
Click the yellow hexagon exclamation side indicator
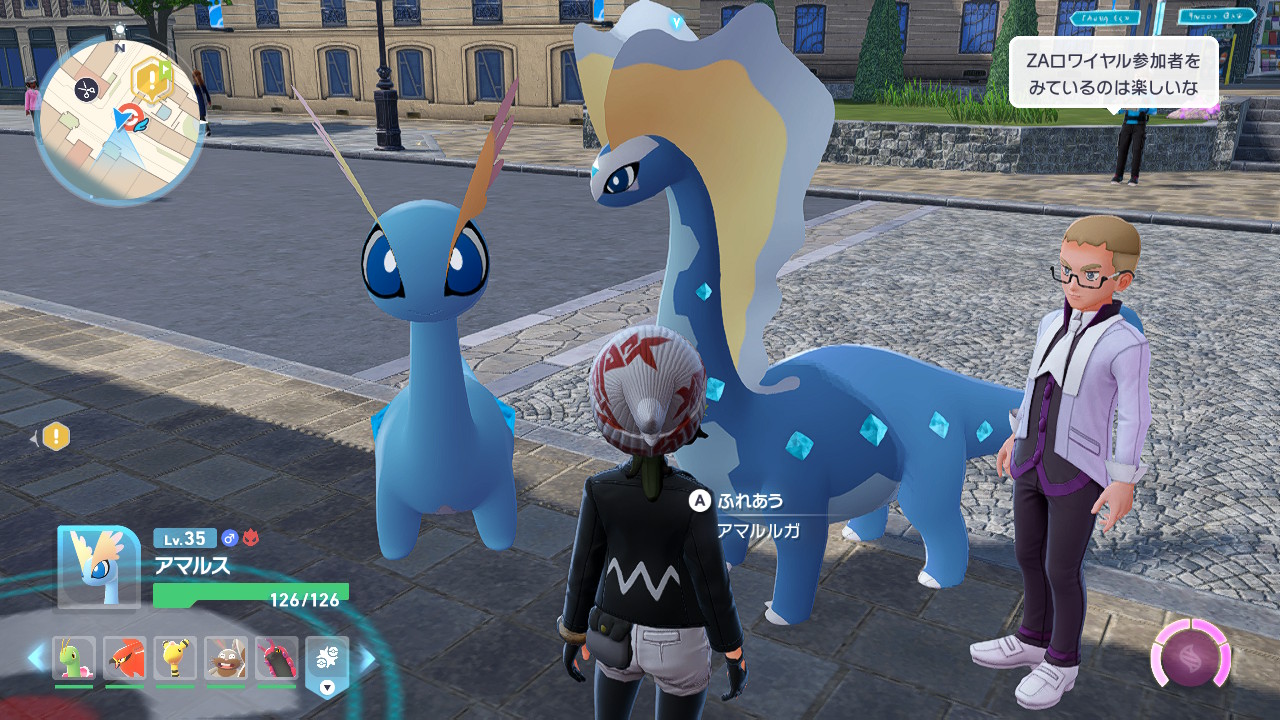click(56, 436)
